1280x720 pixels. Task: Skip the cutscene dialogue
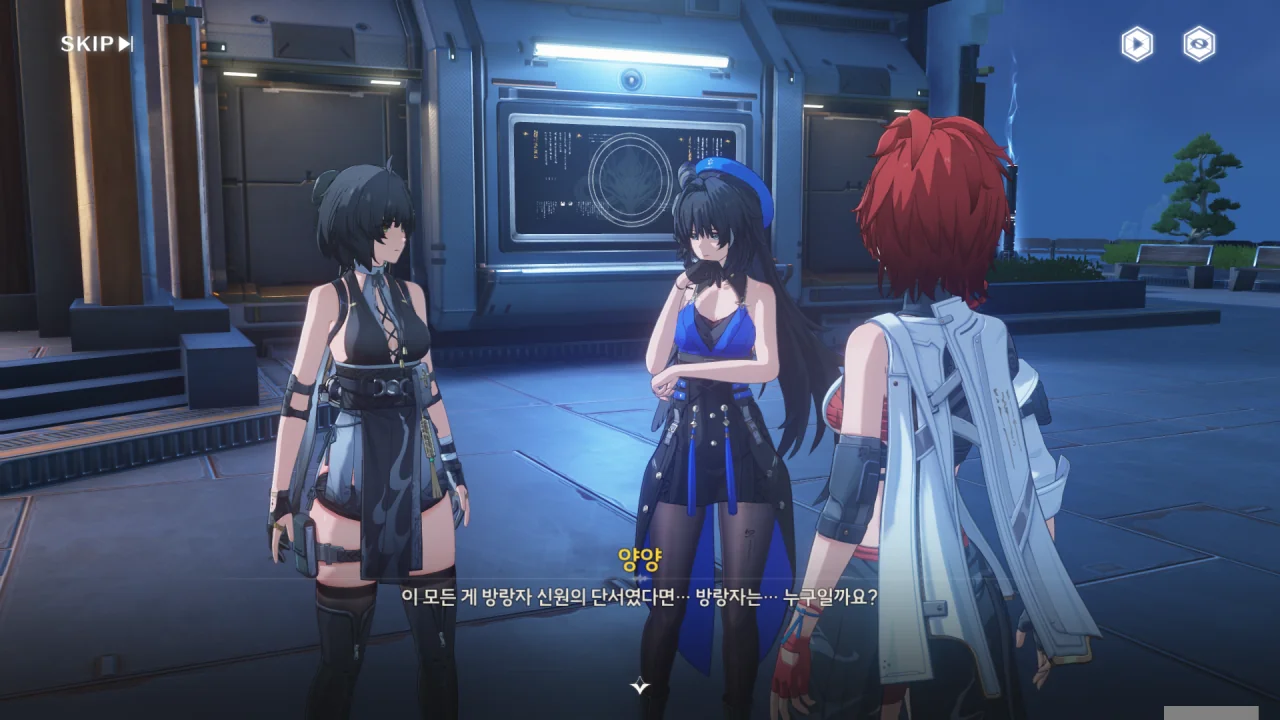pos(96,44)
